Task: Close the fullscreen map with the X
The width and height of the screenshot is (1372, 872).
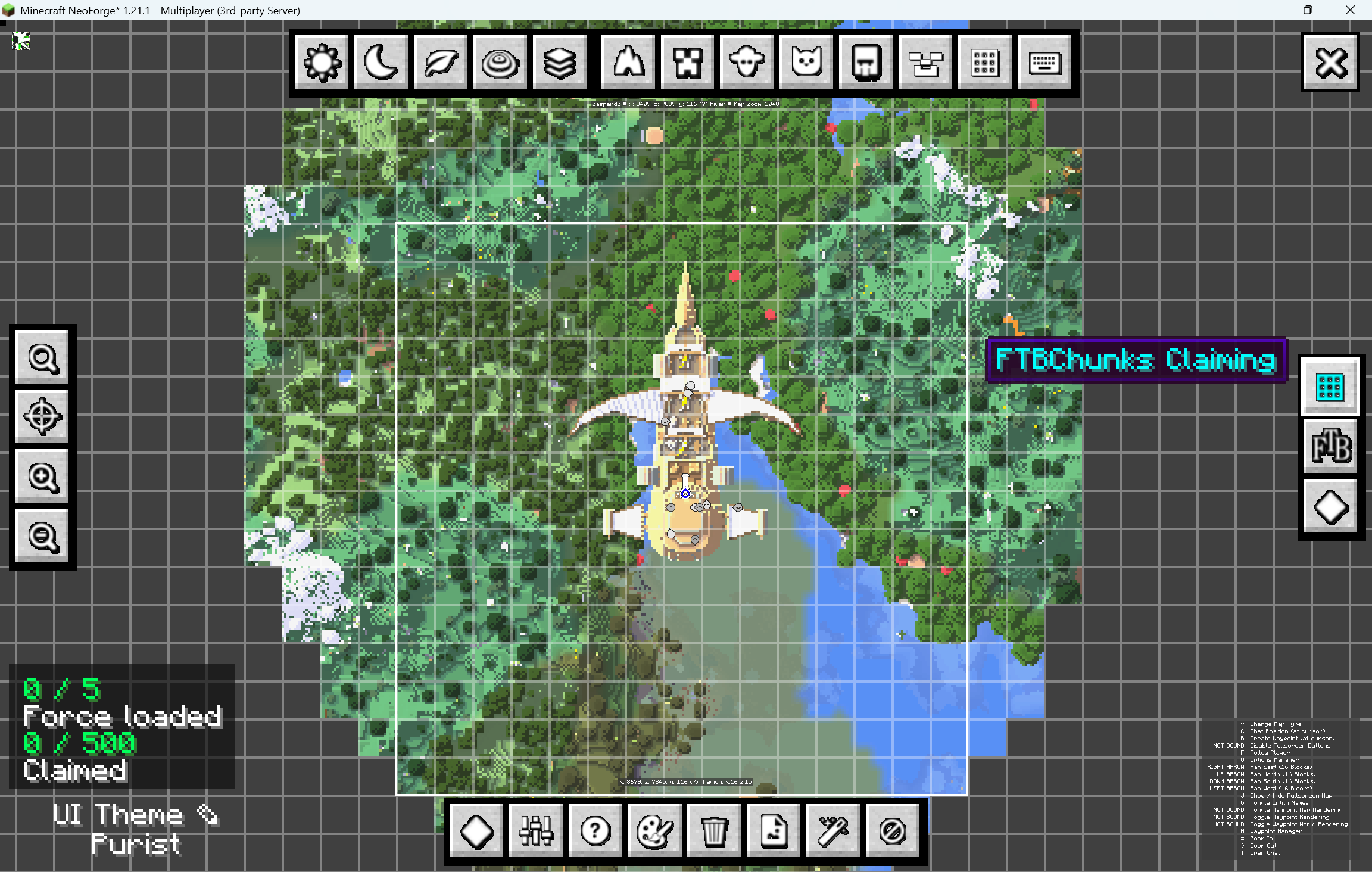Action: (x=1331, y=63)
